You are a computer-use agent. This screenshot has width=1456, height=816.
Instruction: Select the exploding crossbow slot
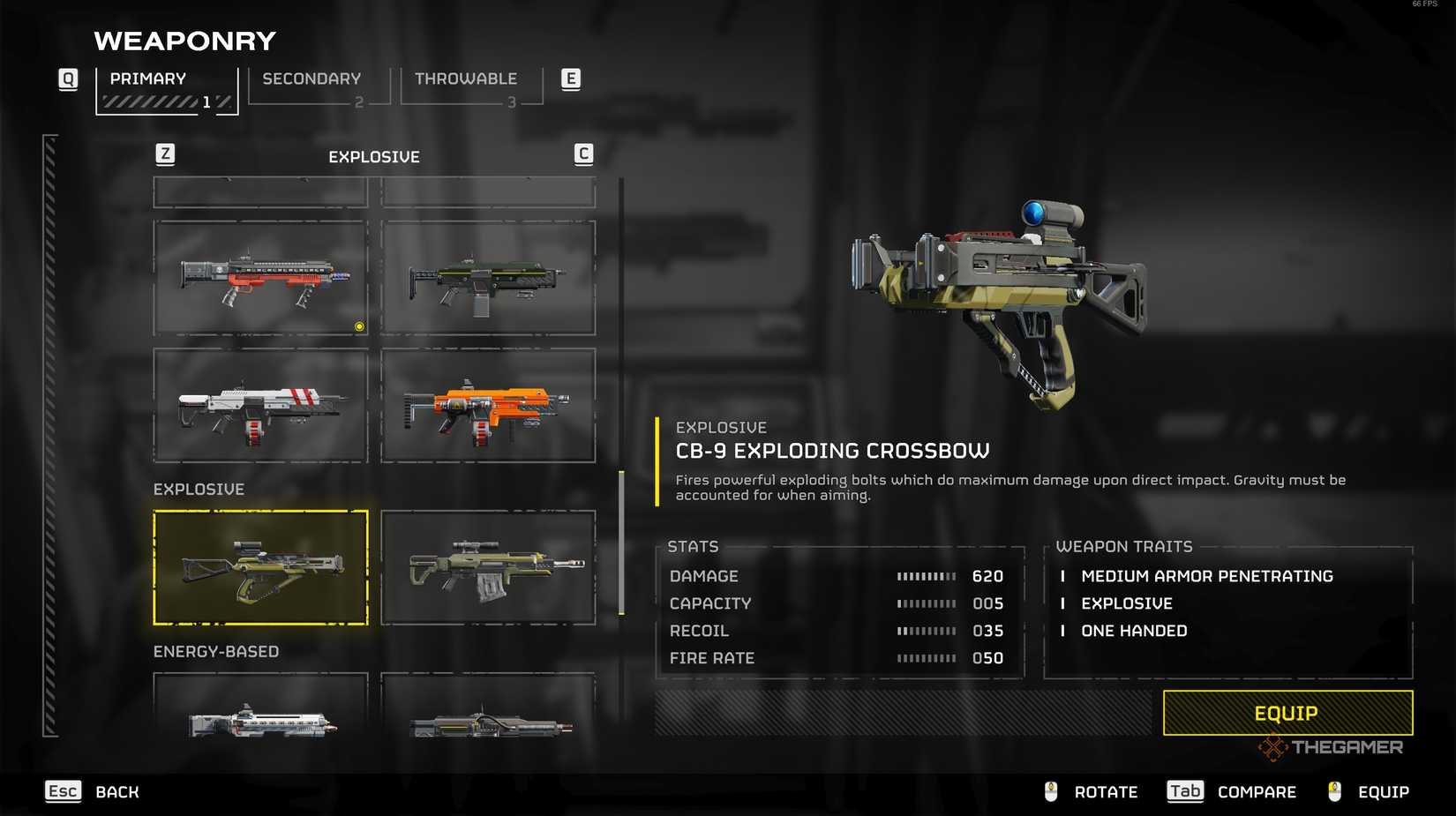pos(260,567)
